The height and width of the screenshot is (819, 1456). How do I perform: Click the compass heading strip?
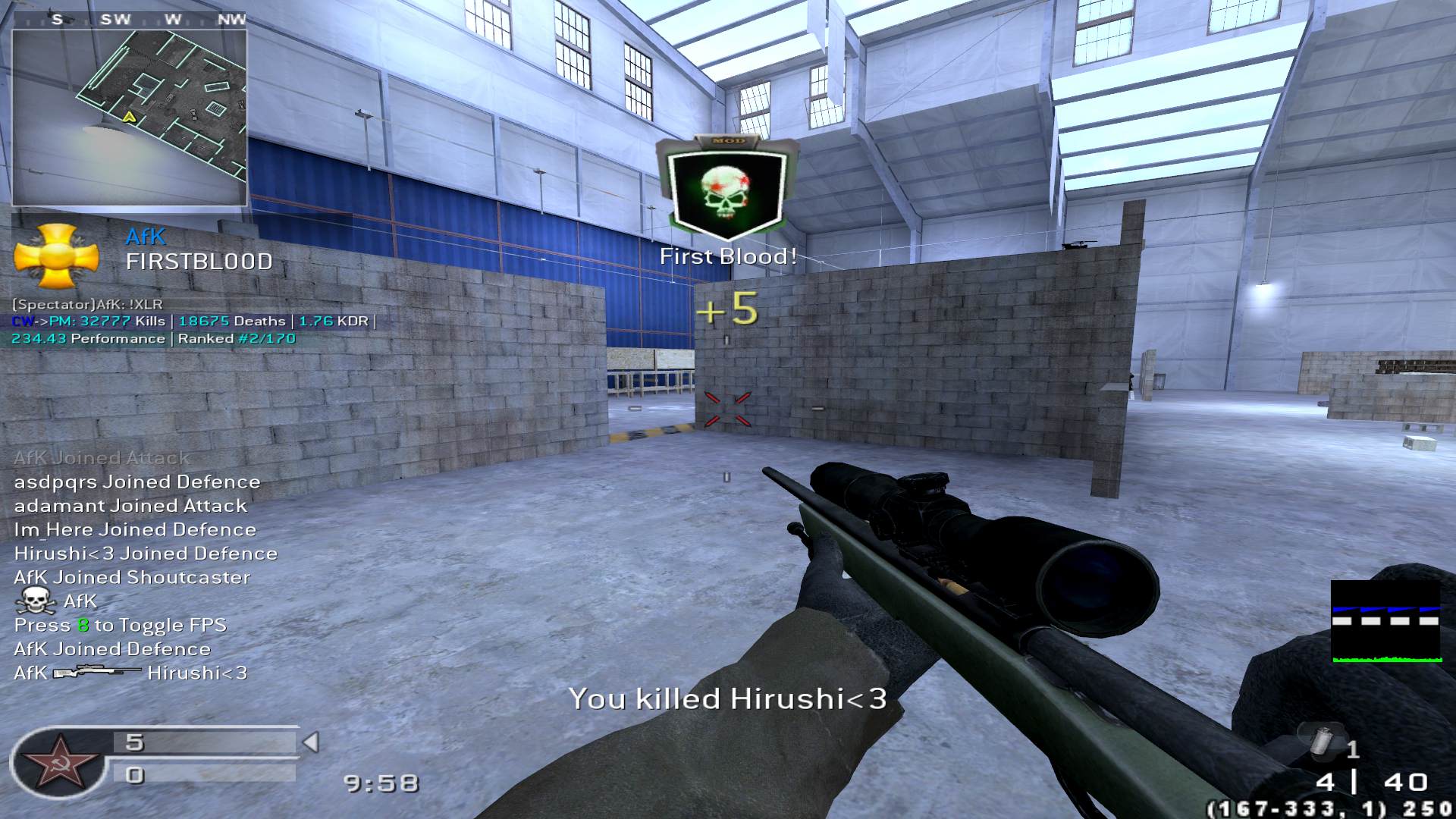[130, 20]
